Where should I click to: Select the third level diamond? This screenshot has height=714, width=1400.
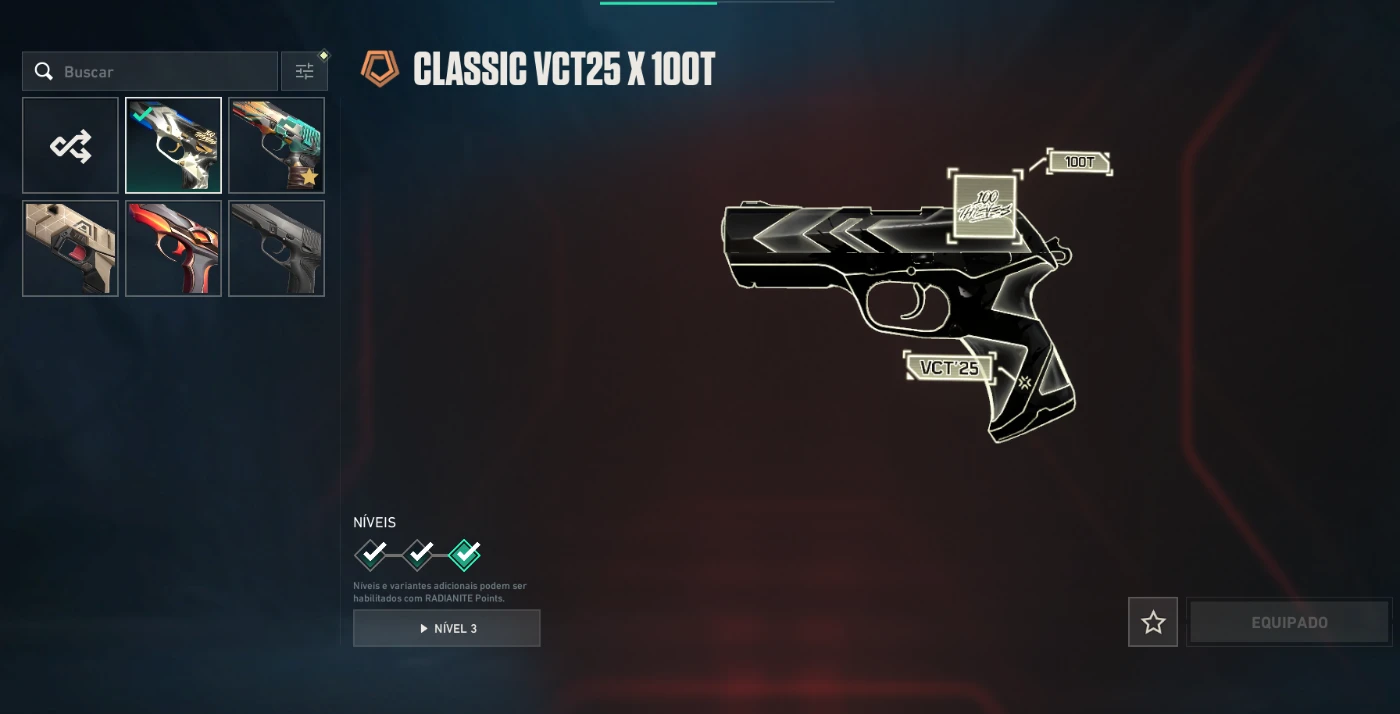click(465, 553)
